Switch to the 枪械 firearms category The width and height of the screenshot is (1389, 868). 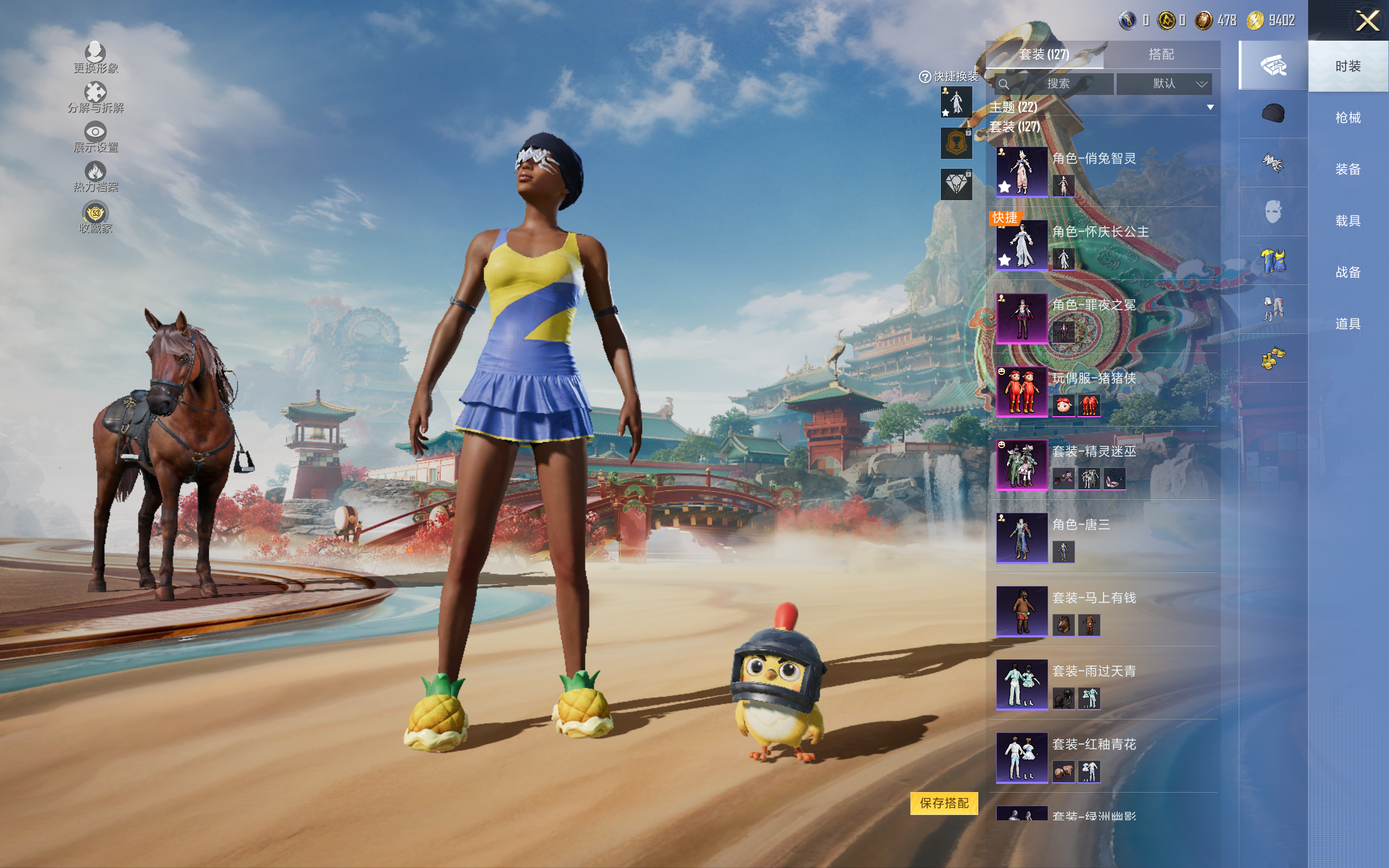pos(1348,118)
